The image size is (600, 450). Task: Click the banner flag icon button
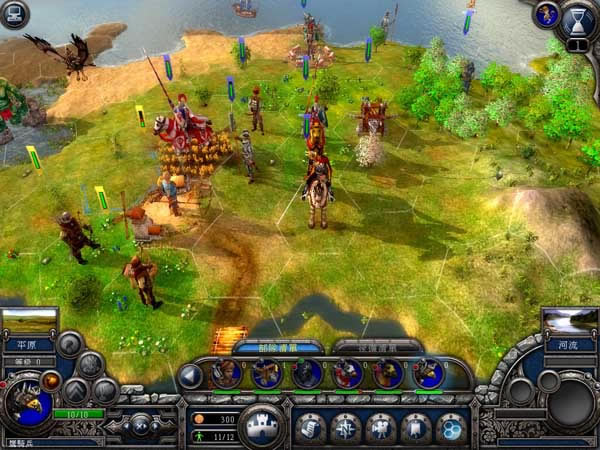click(416, 427)
